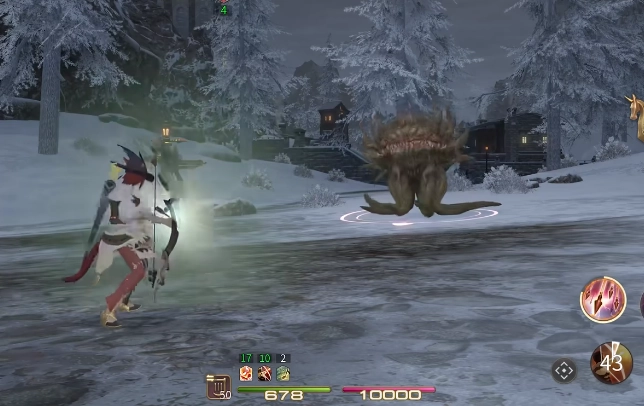This screenshot has width=644, height=406.
Task: Open the level 50 job icon
Action: point(219,387)
